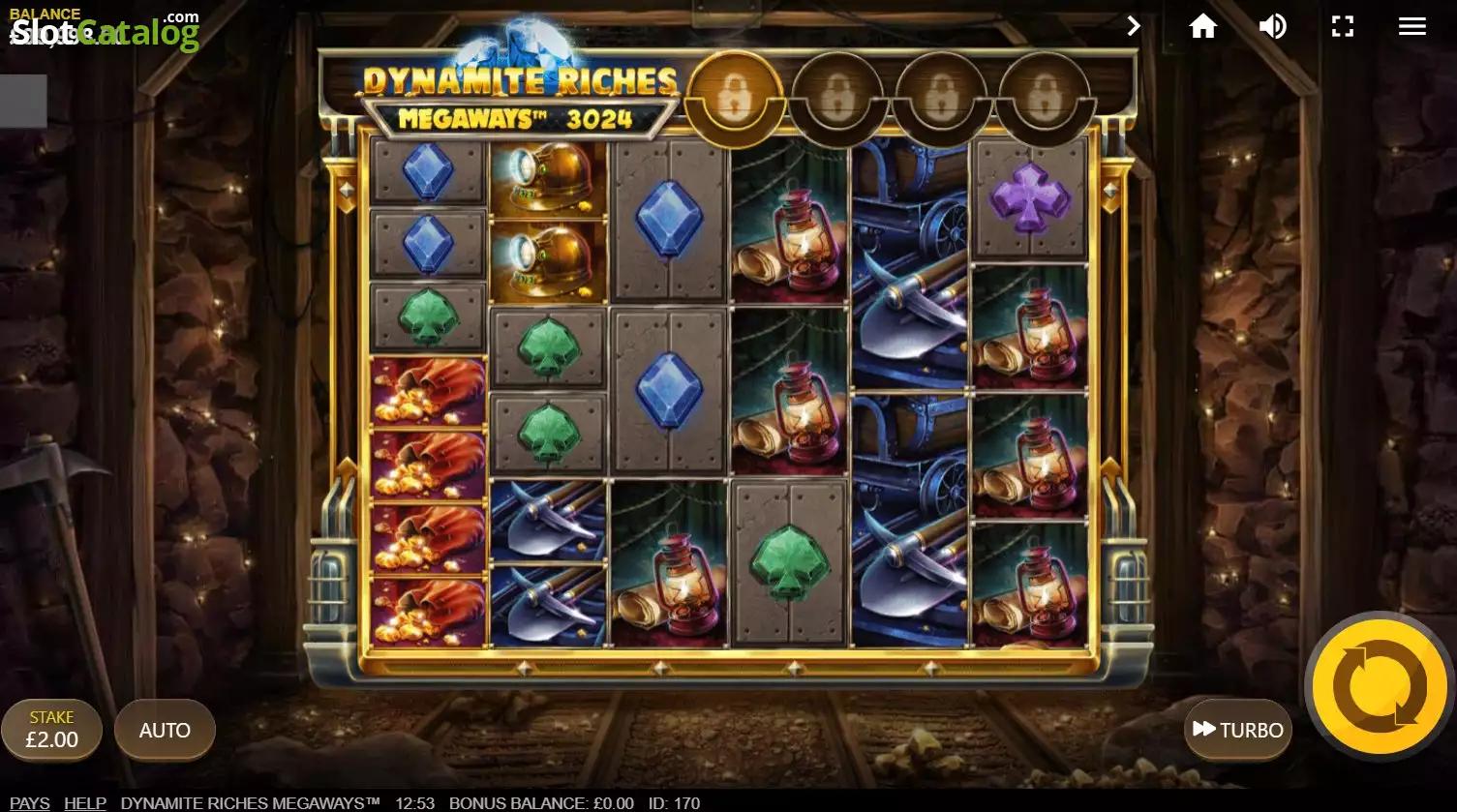Mute the game sound

[x=1272, y=26]
